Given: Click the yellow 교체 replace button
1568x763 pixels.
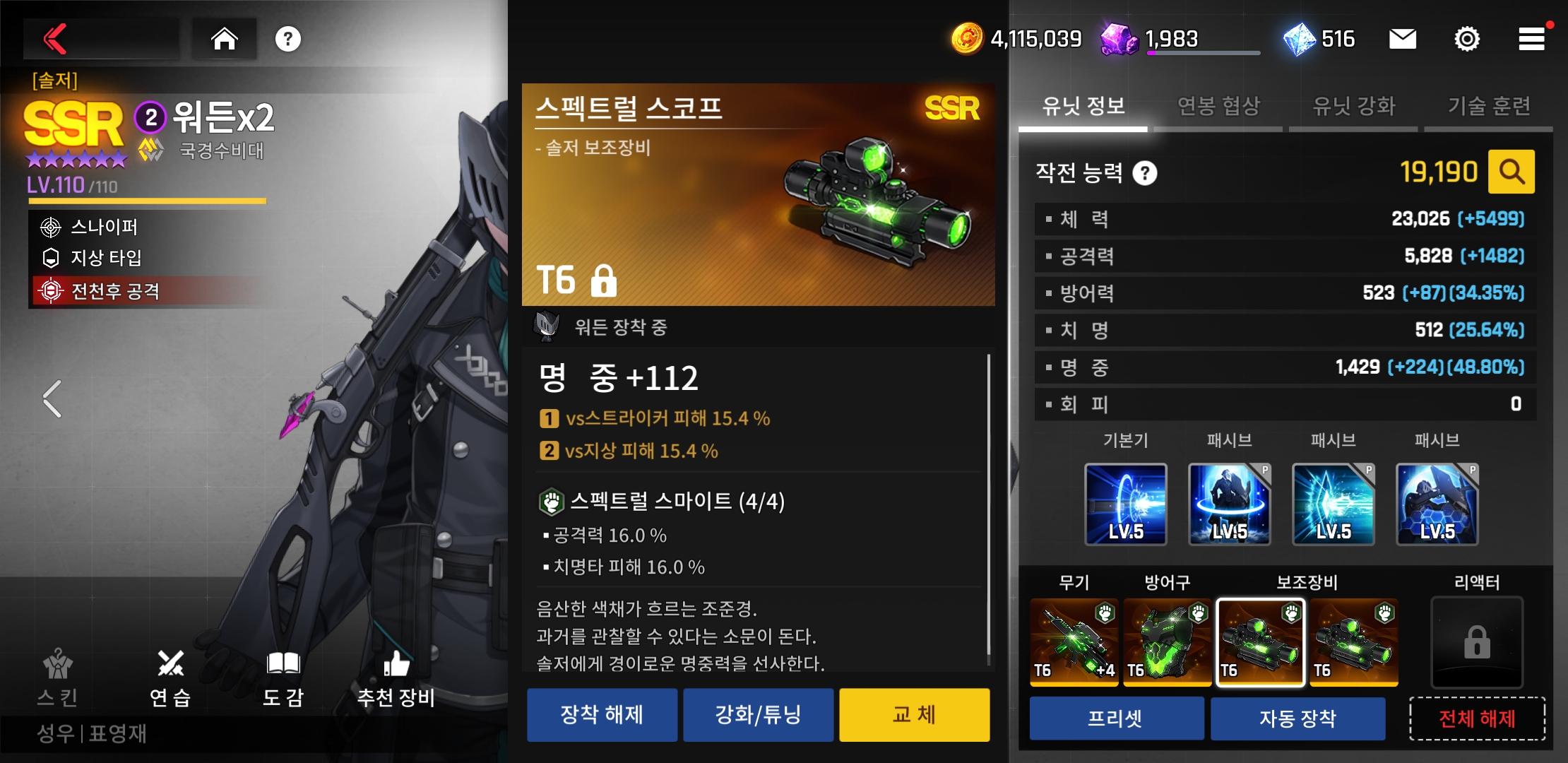Looking at the screenshot, I should 914,715.
